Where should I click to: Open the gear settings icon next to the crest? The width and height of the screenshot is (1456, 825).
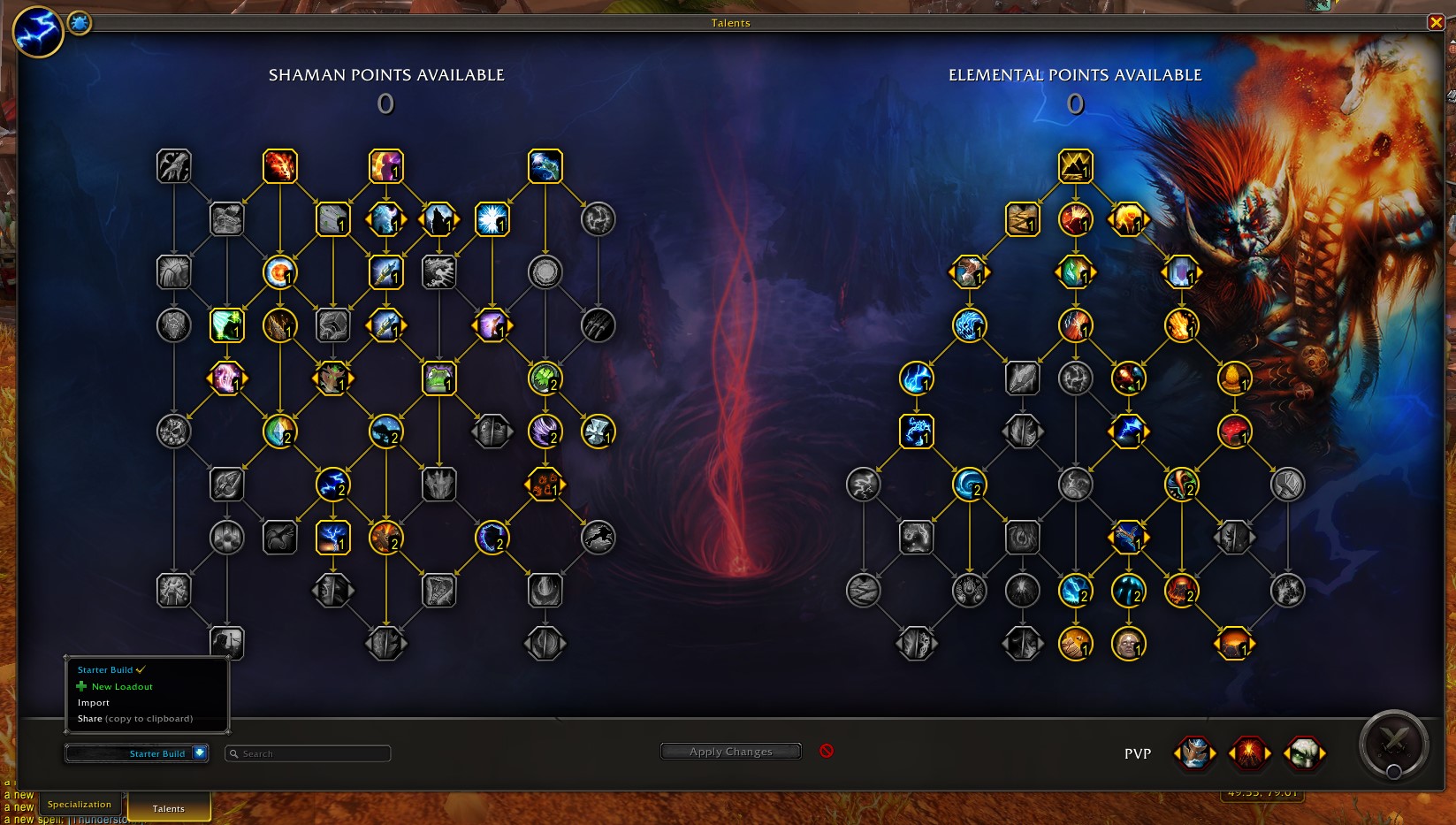79,24
